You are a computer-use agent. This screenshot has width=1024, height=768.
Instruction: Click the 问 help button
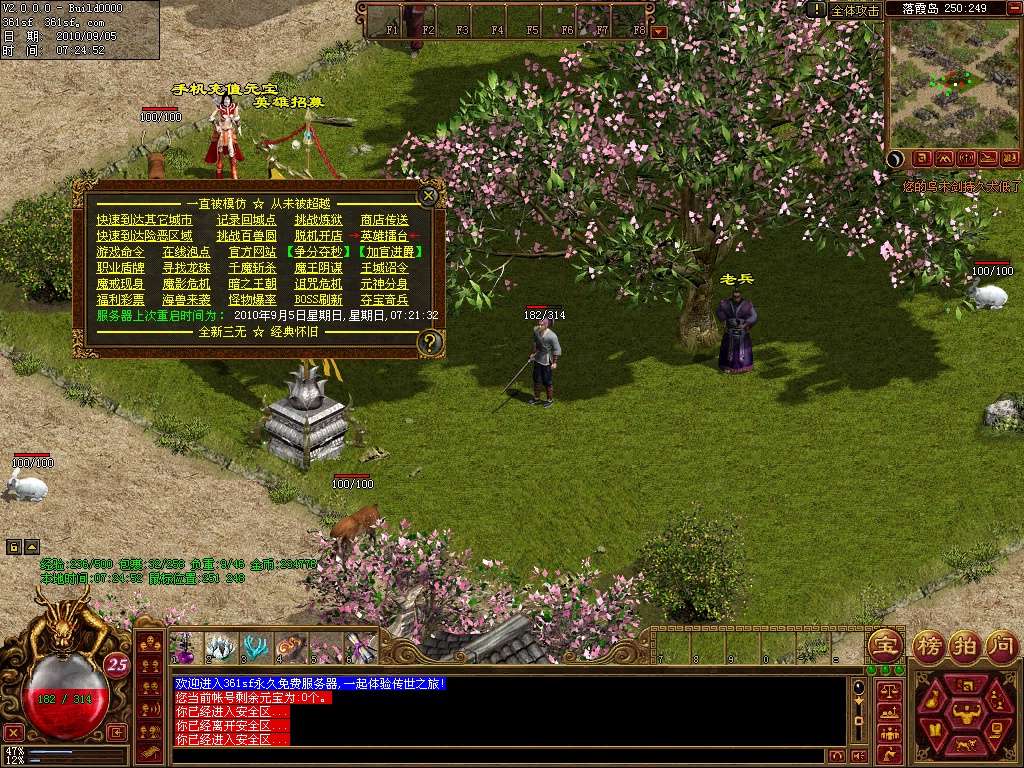(1000, 643)
